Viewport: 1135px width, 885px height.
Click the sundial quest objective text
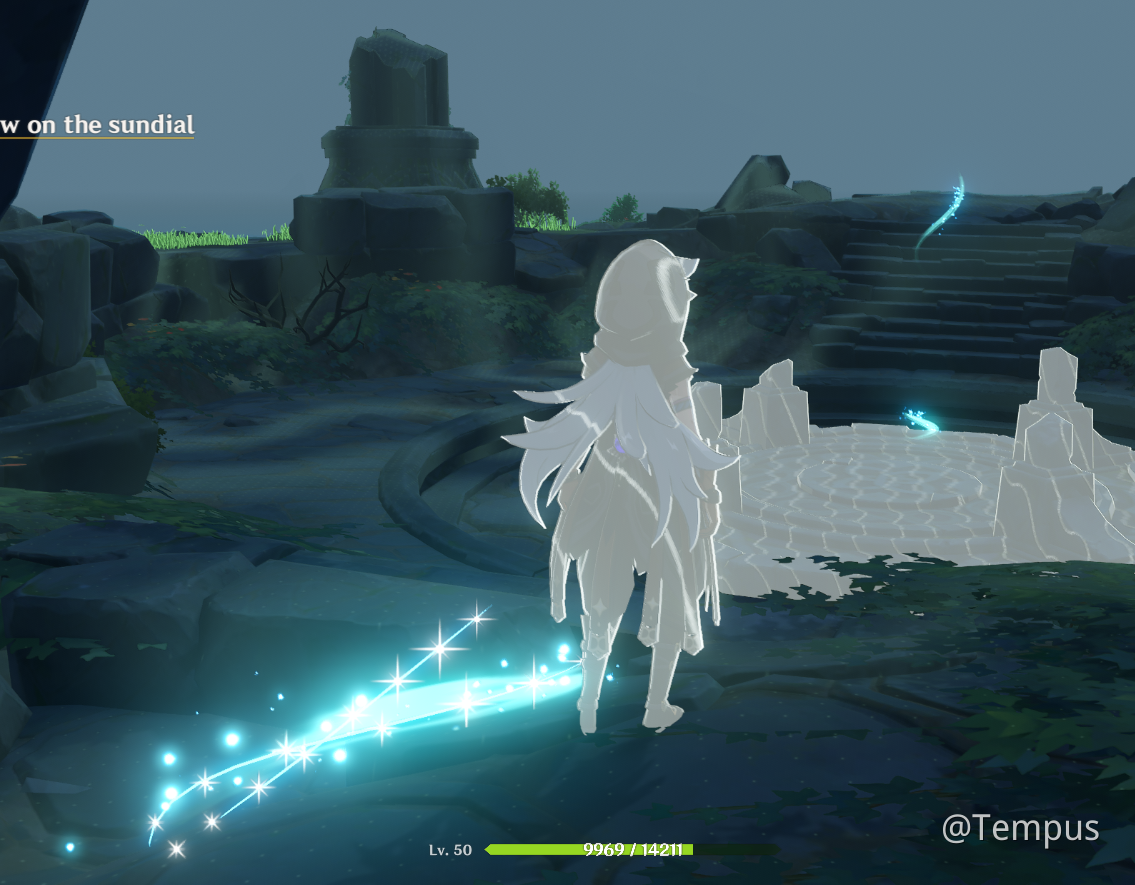pyautogui.click(x=97, y=125)
